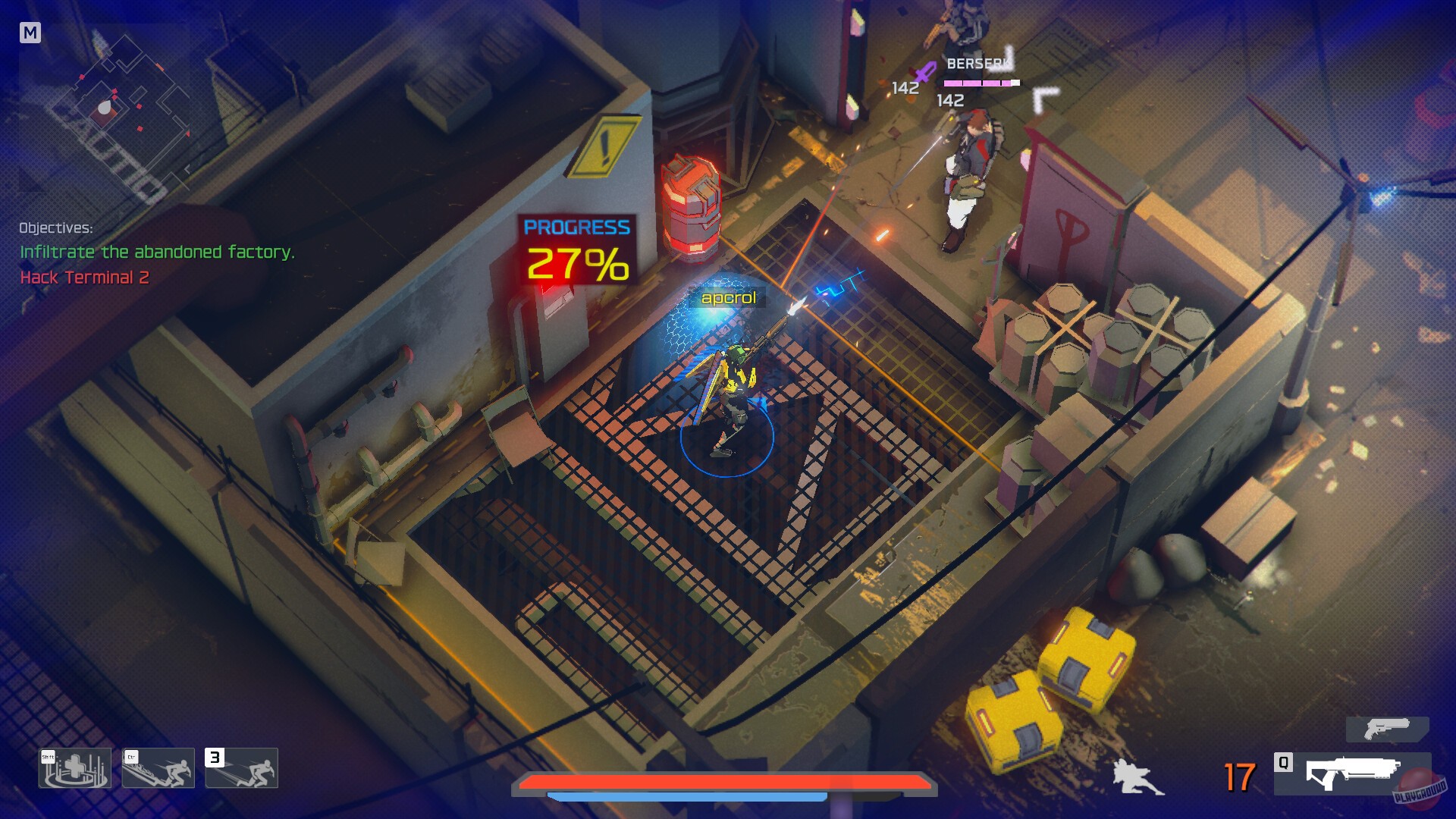Expand the Objectives list
The image size is (1456, 819).
click(x=56, y=227)
